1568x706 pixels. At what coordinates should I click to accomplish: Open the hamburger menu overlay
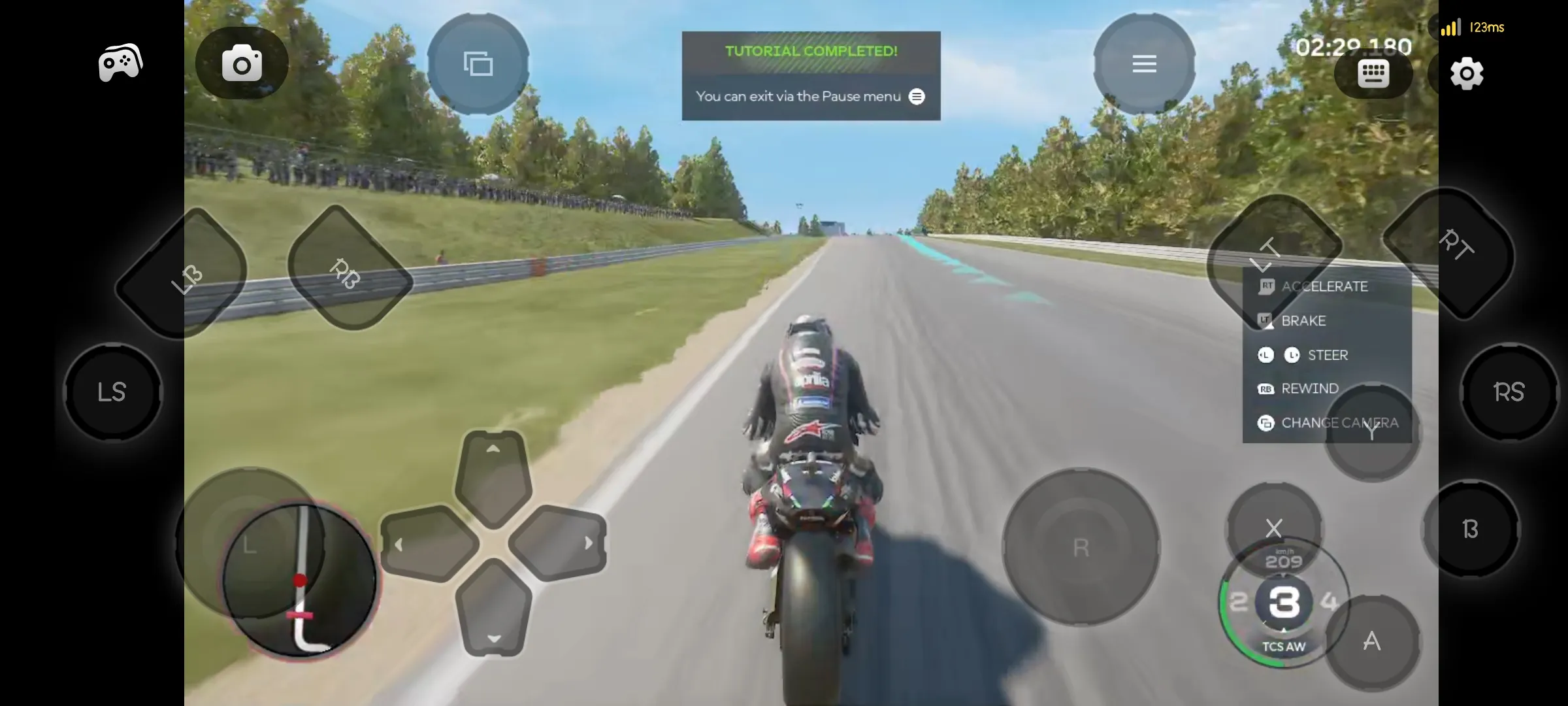coord(1144,63)
